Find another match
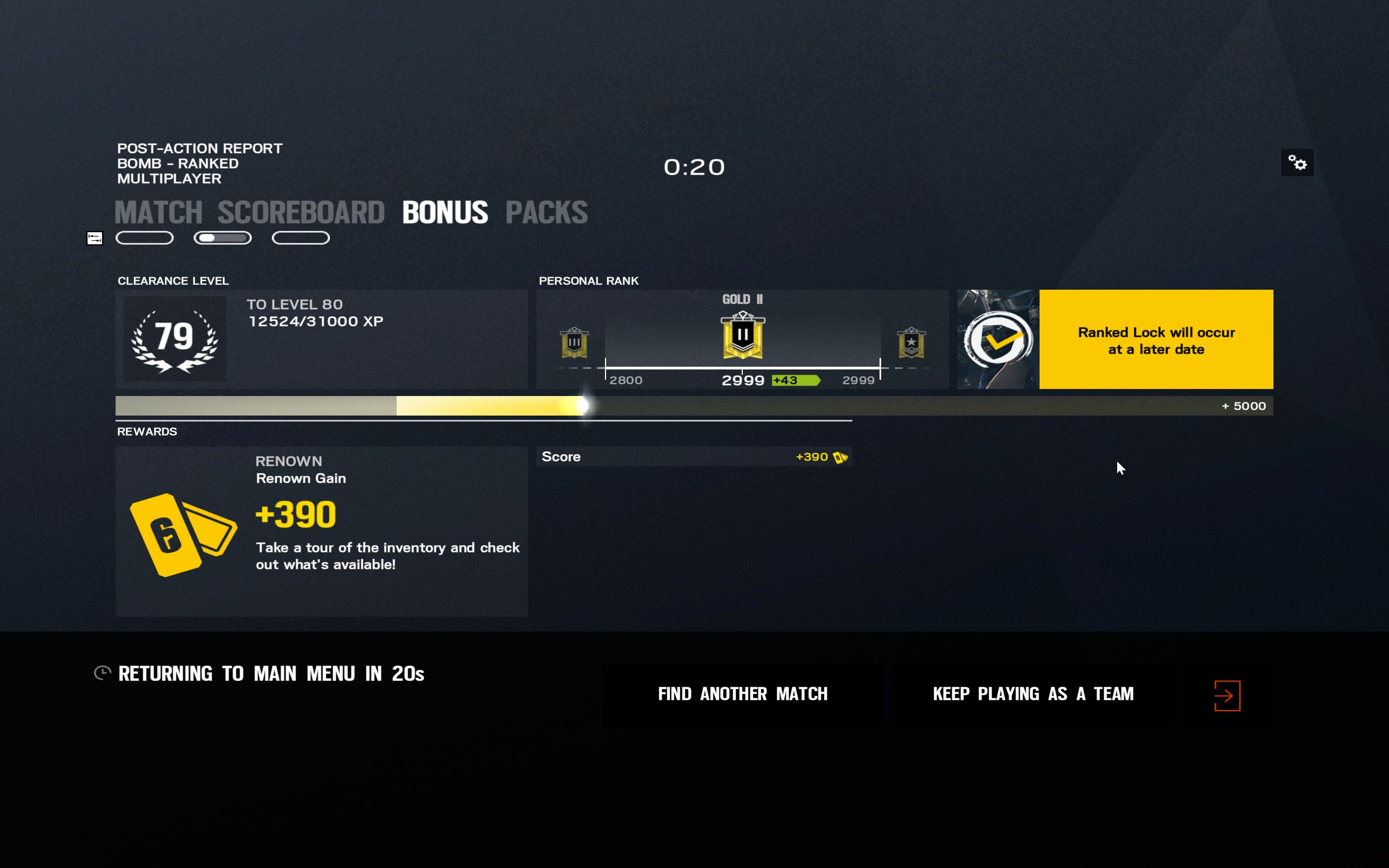1389x868 pixels. 742,694
